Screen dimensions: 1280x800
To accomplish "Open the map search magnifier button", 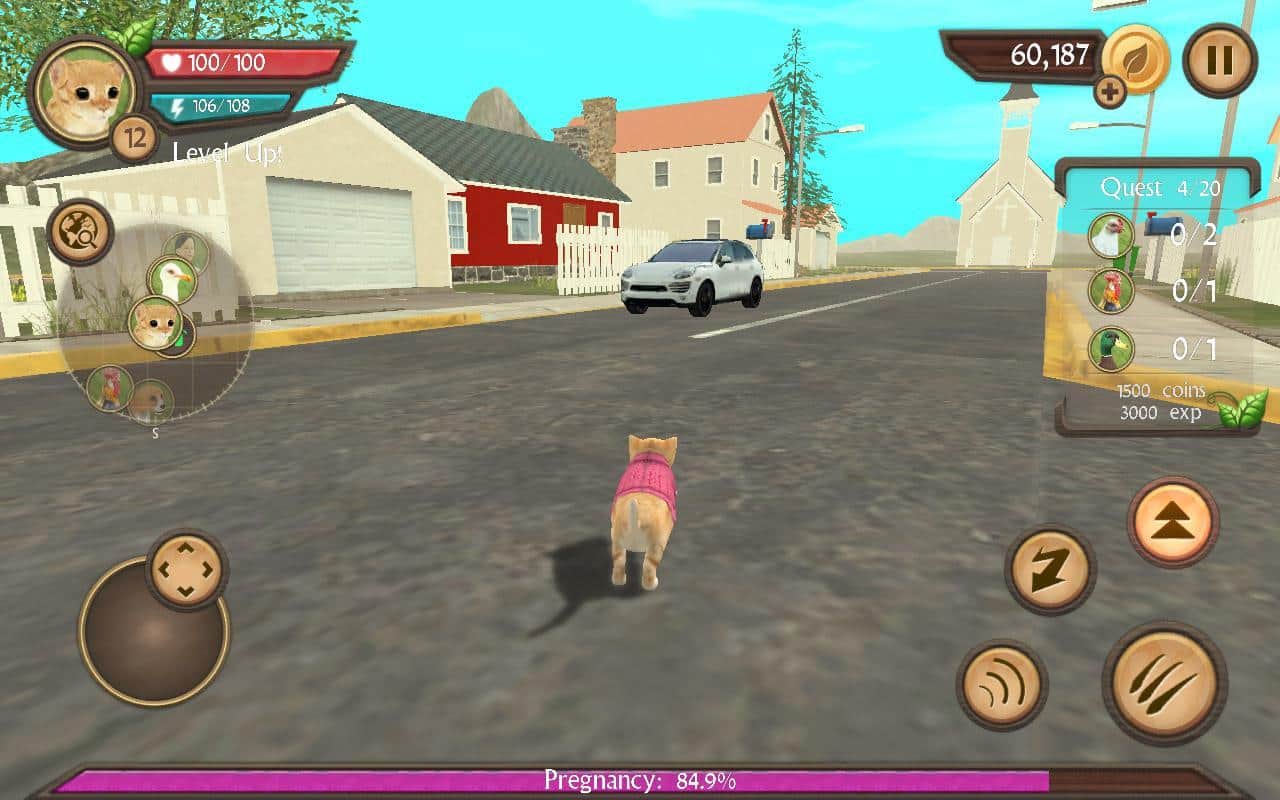I will 79,232.
